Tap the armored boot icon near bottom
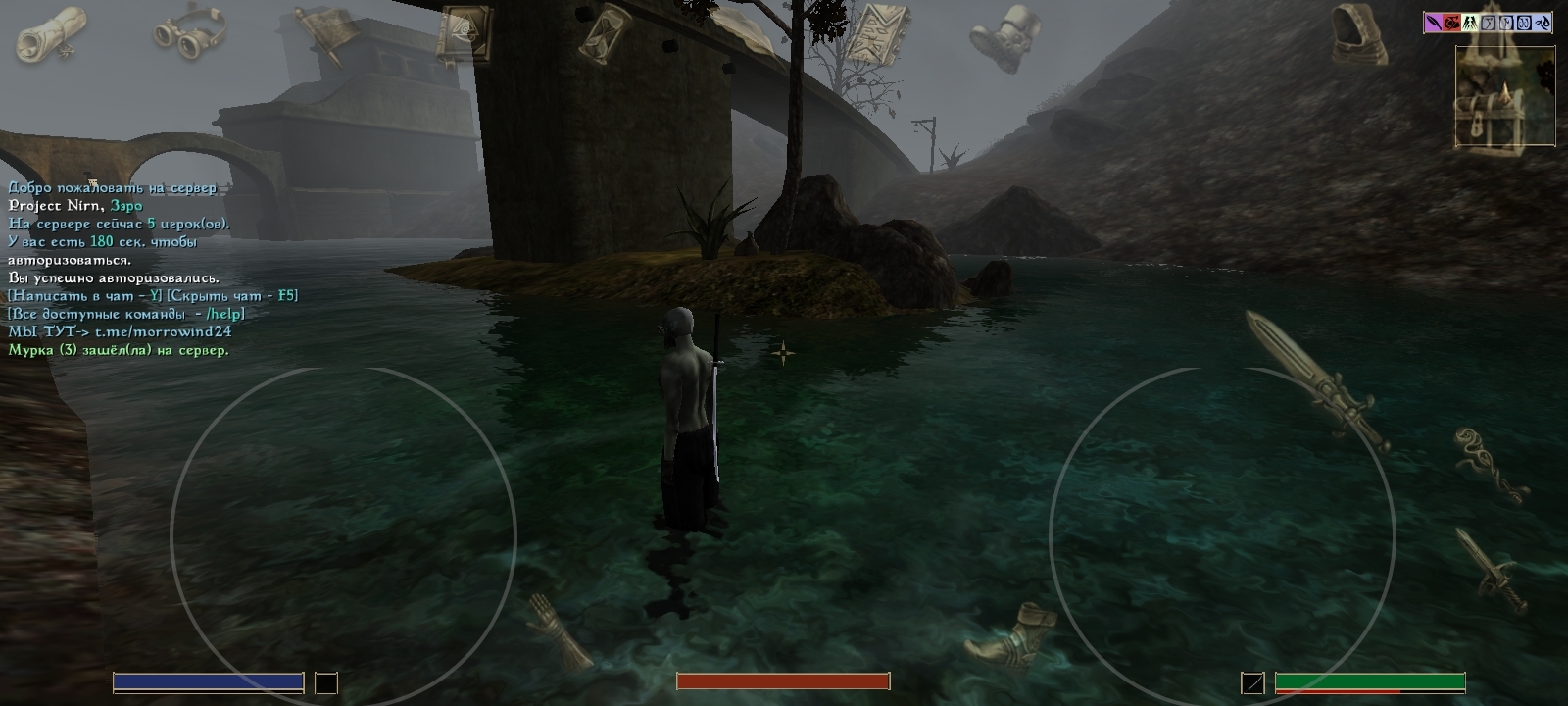This screenshot has height=706, width=1568. (1009, 632)
